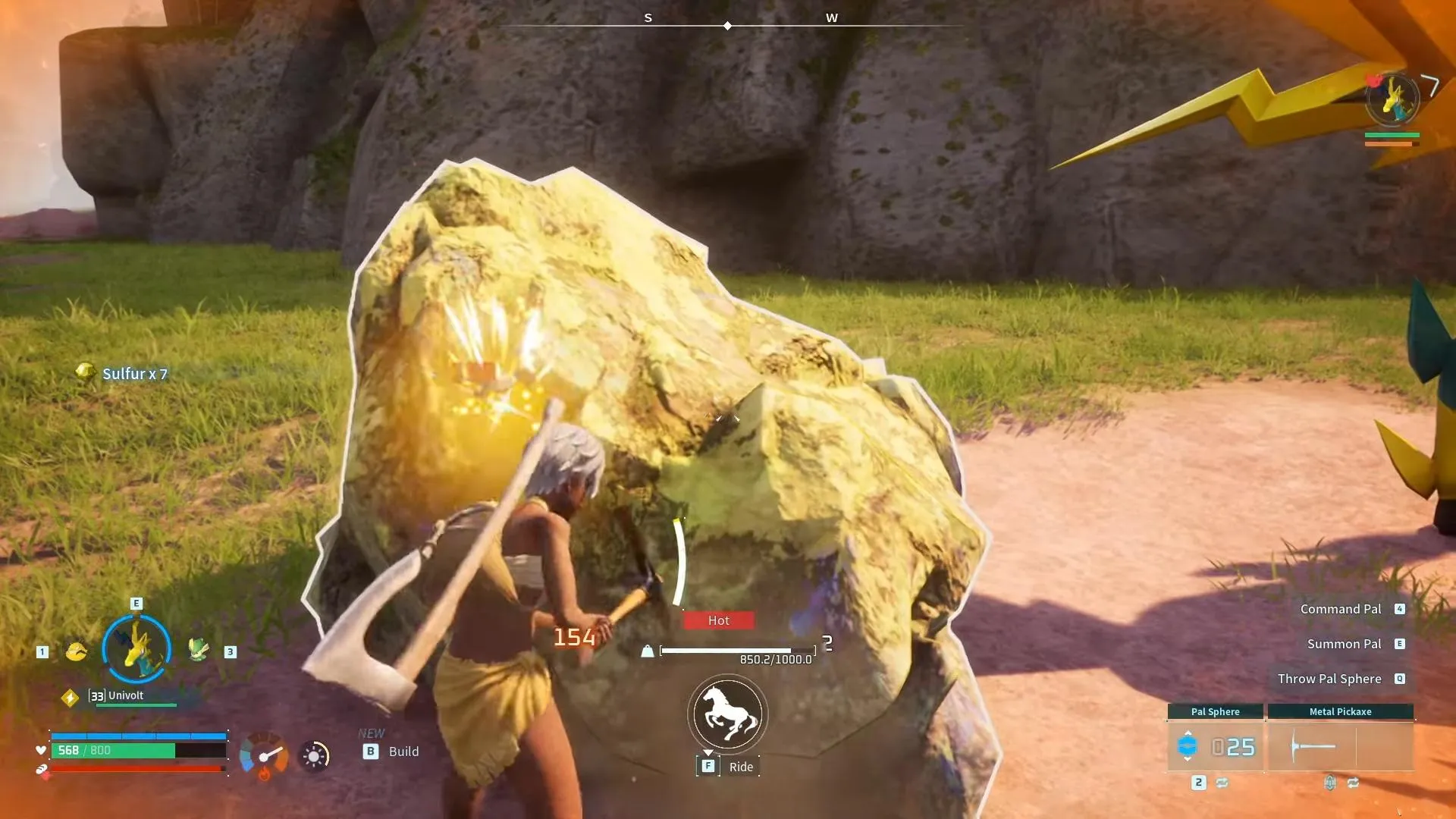Choose the Summon Pal action
The image size is (1456, 819).
pyautogui.click(x=1344, y=644)
